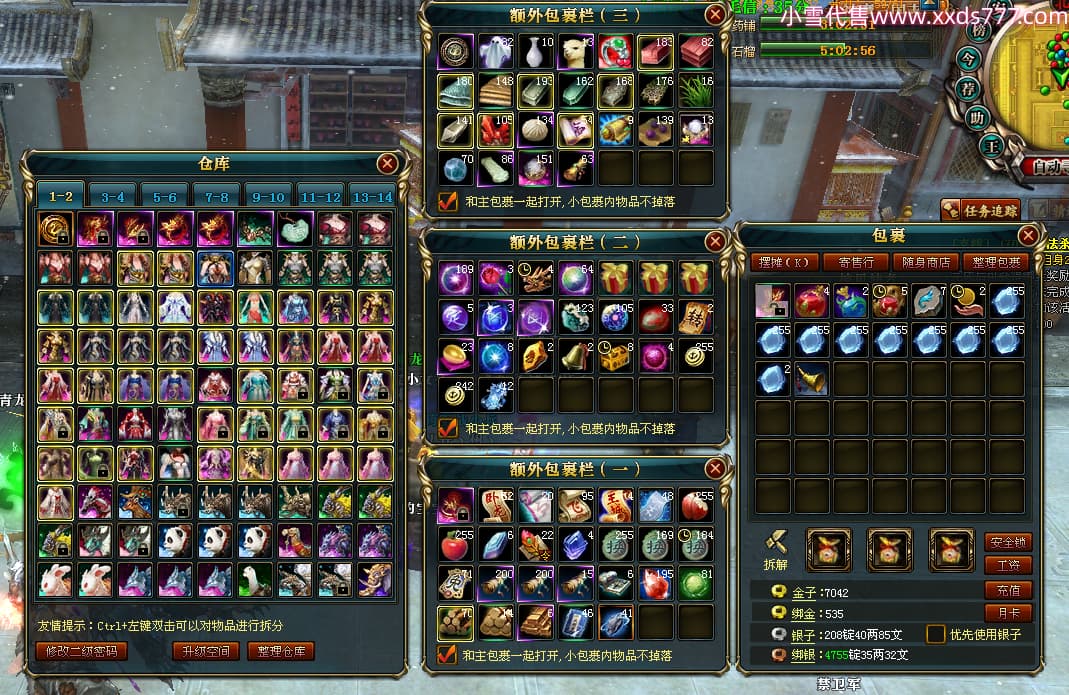Close the 额外包裹栏（一）window
This screenshot has width=1069, height=695.
pyautogui.click(x=714, y=469)
